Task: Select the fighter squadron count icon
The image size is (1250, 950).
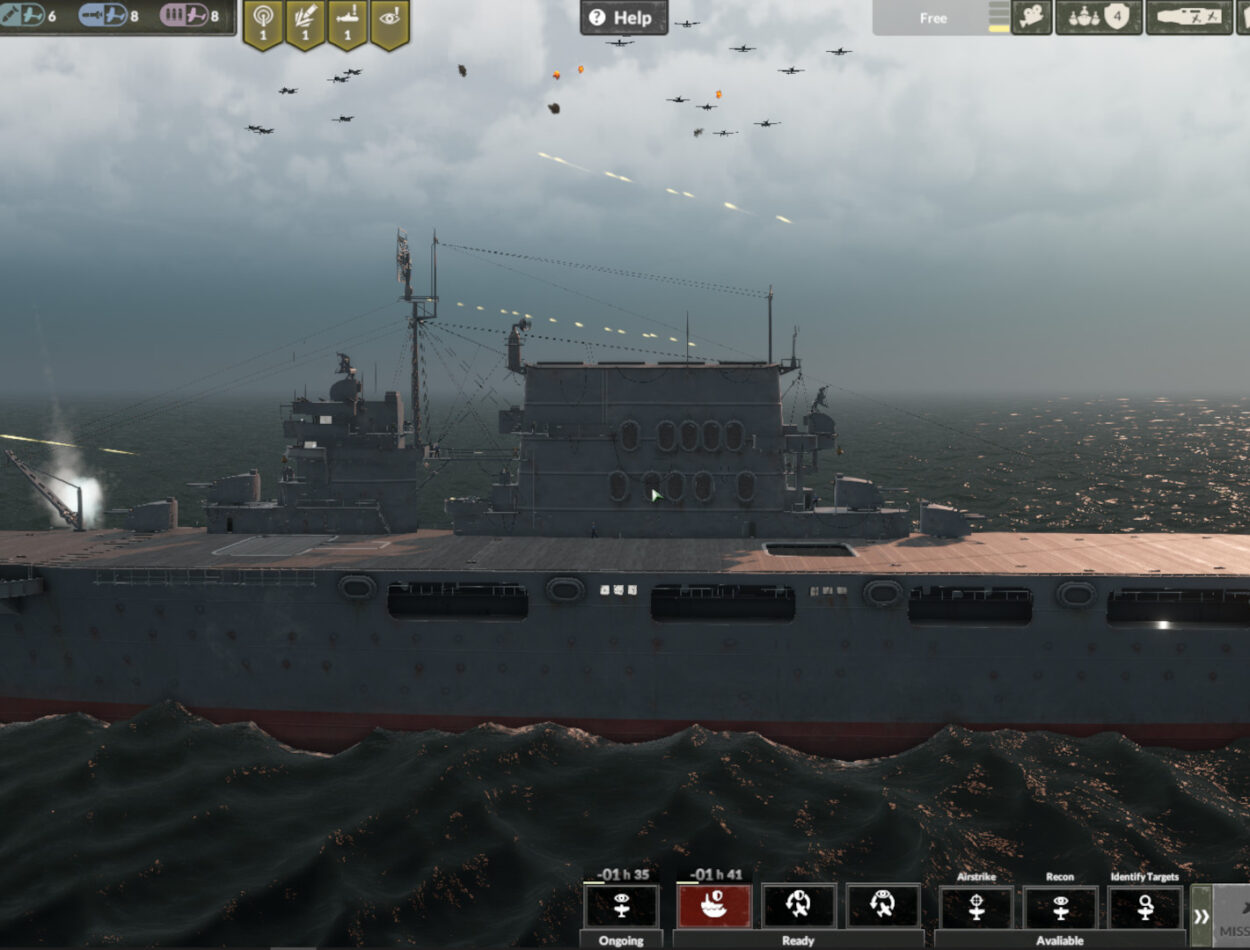Action: pos(184,16)
